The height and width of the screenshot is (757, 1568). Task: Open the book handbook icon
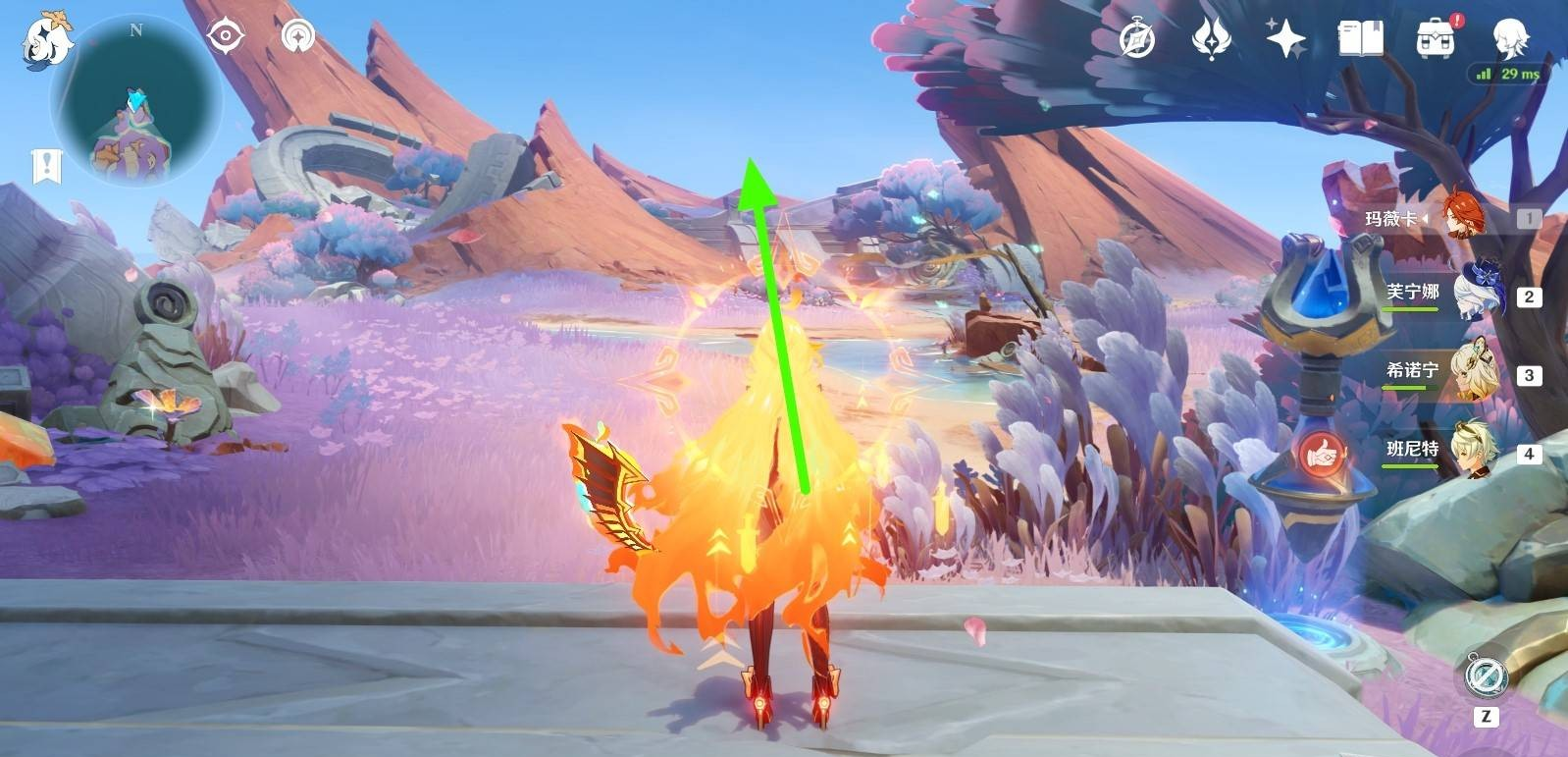1360,40
